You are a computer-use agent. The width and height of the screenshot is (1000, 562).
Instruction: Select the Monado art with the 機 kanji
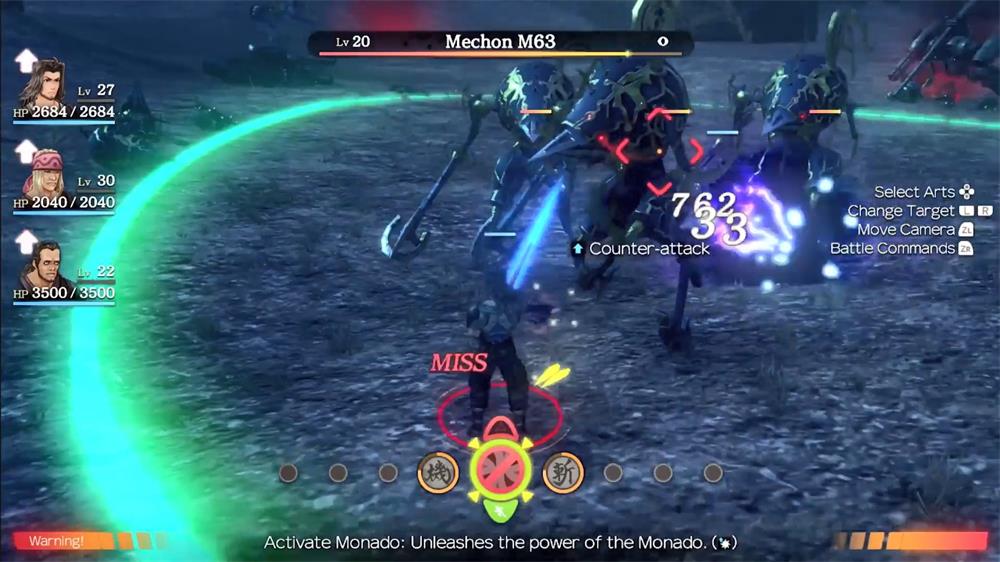click(x=438, y=472)
